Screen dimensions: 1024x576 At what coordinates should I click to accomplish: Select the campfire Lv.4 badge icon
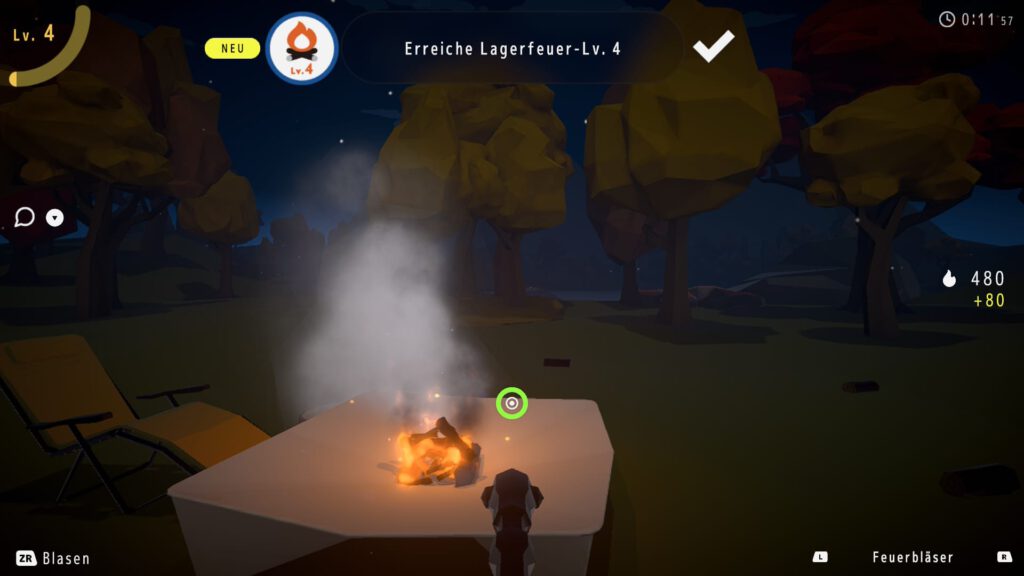click(x=302, y=48)
